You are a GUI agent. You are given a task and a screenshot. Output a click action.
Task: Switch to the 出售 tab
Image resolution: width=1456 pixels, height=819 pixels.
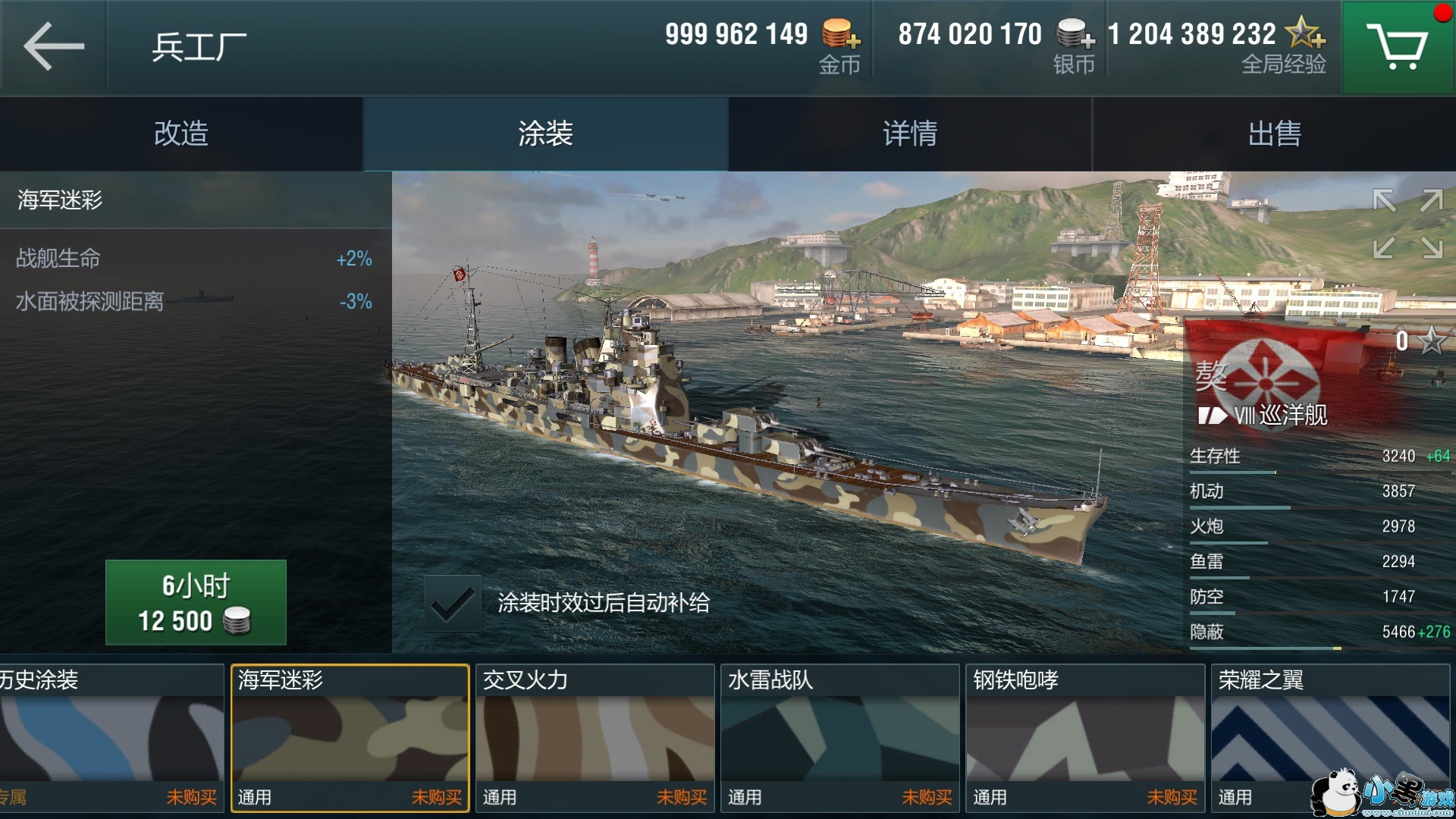(1274, 133)
